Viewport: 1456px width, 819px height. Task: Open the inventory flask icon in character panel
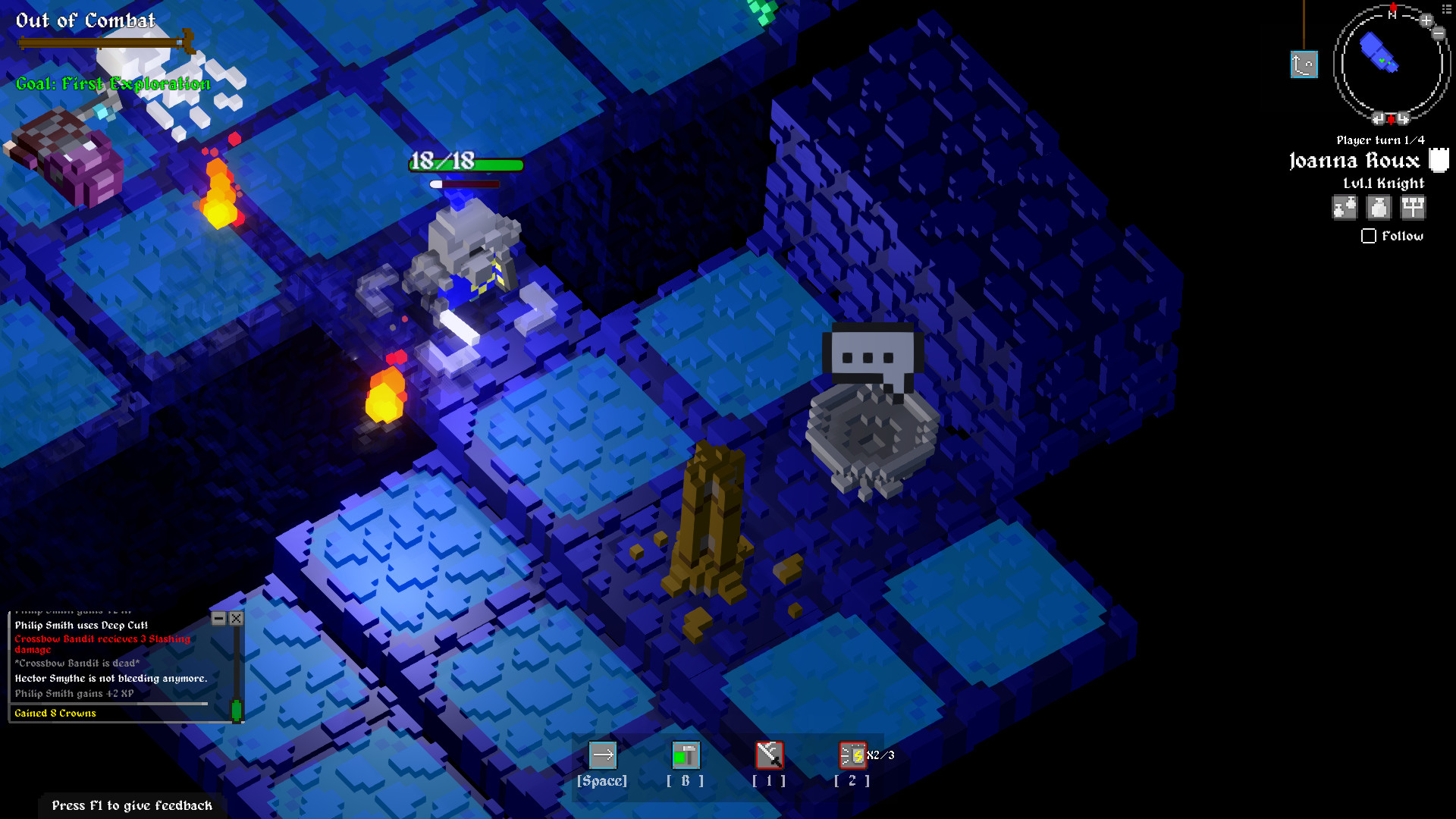tap(1378, 207)
